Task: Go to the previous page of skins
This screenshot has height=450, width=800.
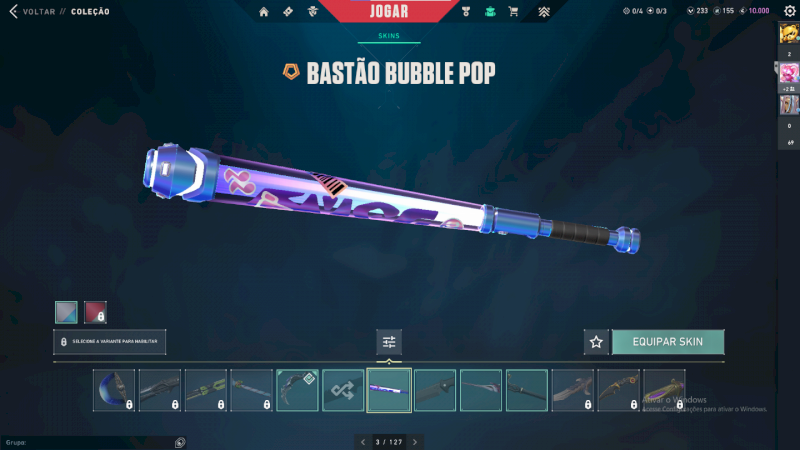Action: click(364, 441)
